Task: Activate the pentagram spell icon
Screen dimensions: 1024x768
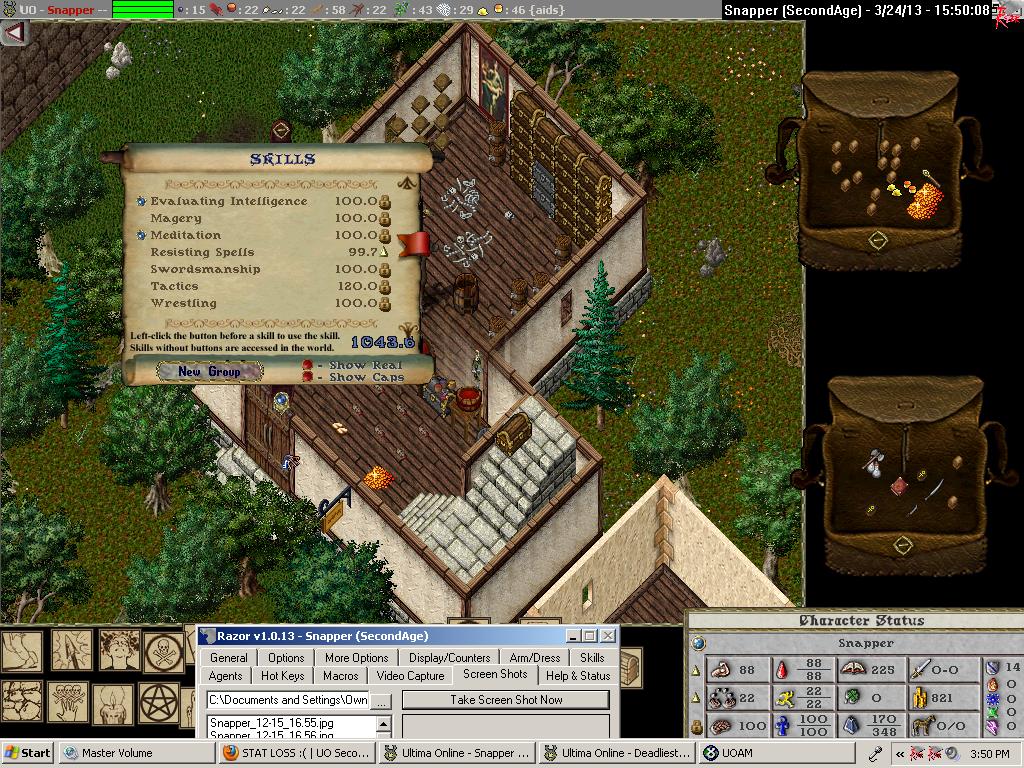Action: tap(158, 702)
